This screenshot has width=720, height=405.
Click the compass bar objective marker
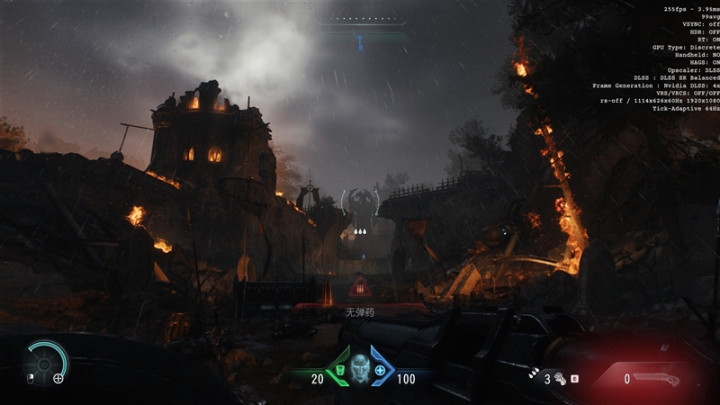point(360,42)
